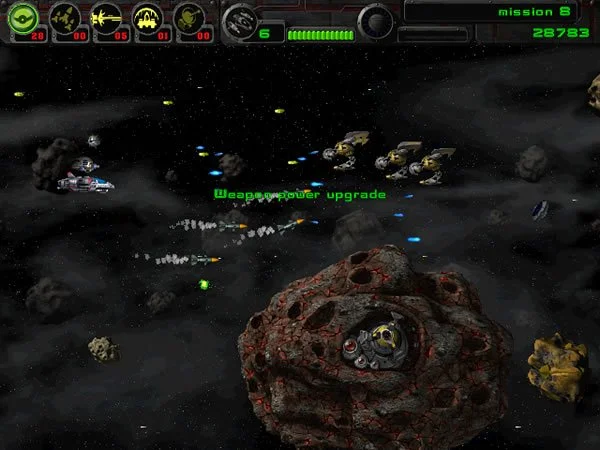Click the ship lives icon
Image resolution: width=600 pixels, height=450 pixels.
pyautogui.click(x=239, y=20)
